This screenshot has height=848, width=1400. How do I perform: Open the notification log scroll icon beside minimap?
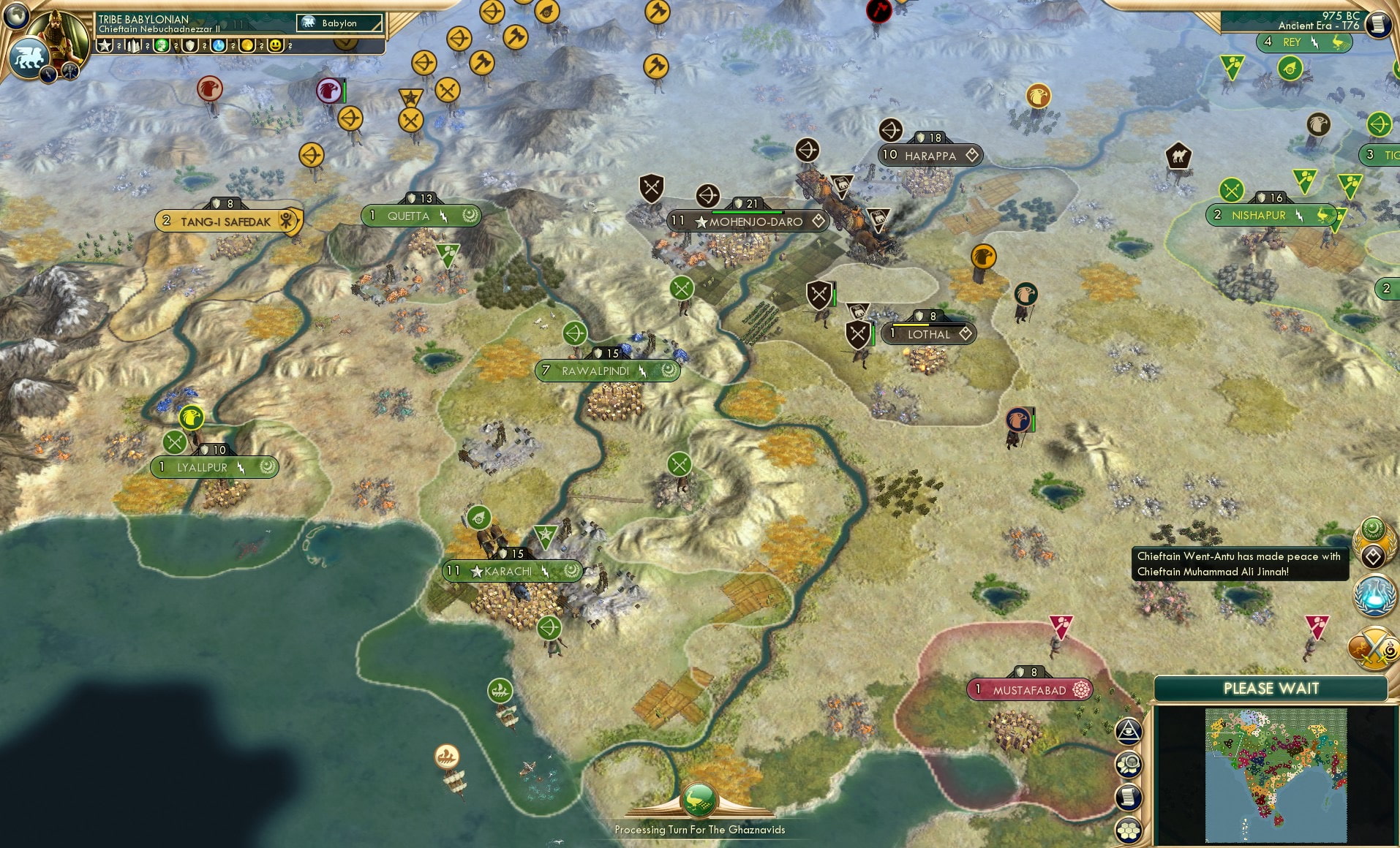[1129, 797]
